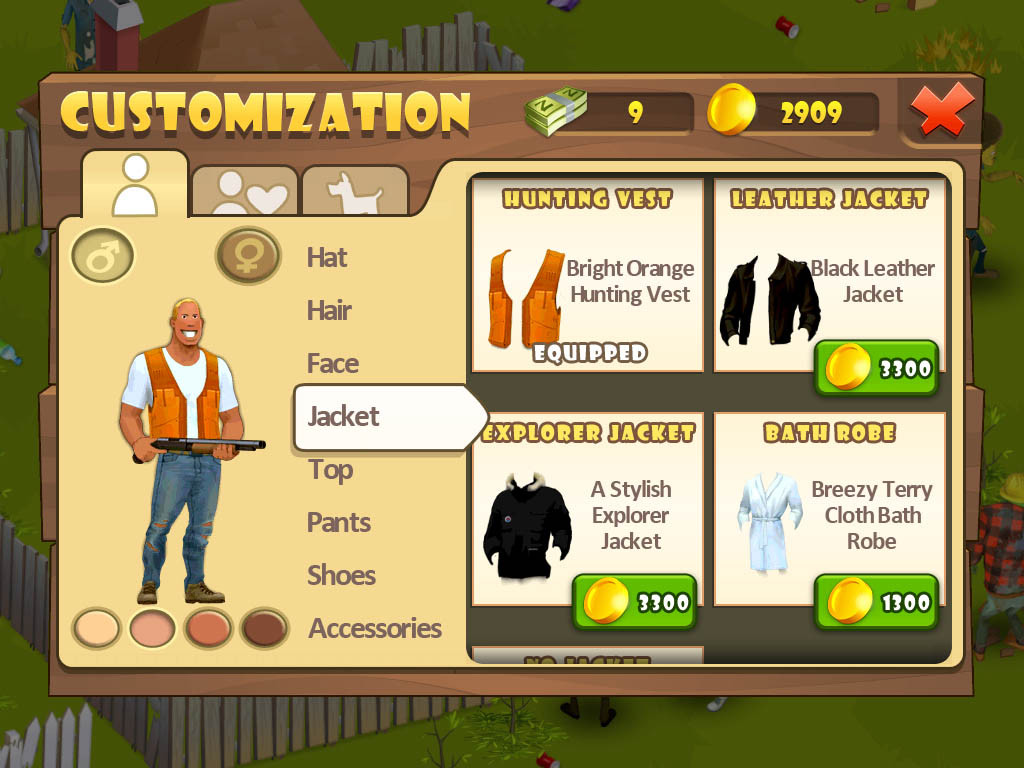Pick the darkest brown skin tone swatch
Viewport: 1024px width, 768px height.
pyautogui.click(x=265, y=629)
